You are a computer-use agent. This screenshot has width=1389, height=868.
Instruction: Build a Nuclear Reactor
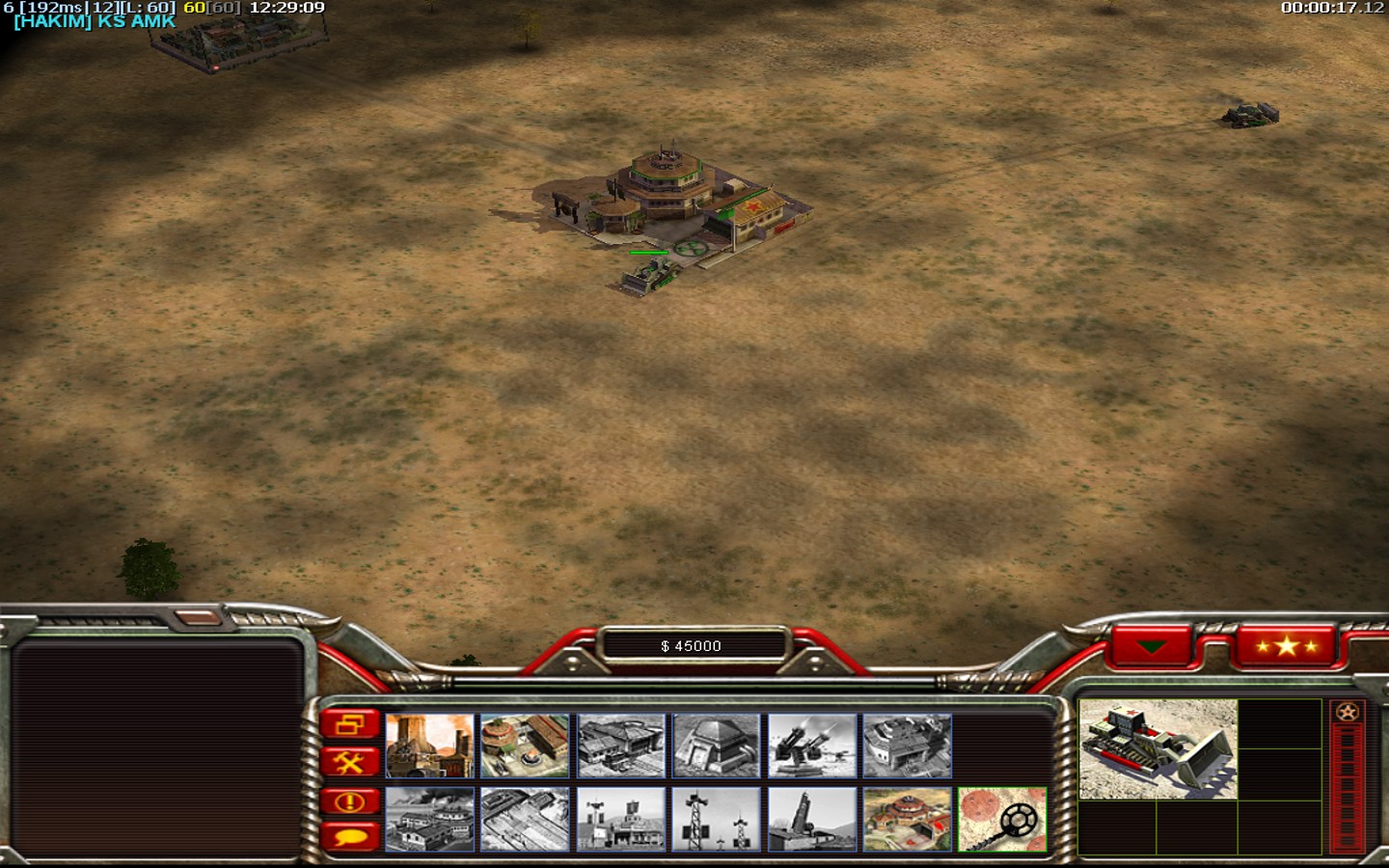point(429,746)
